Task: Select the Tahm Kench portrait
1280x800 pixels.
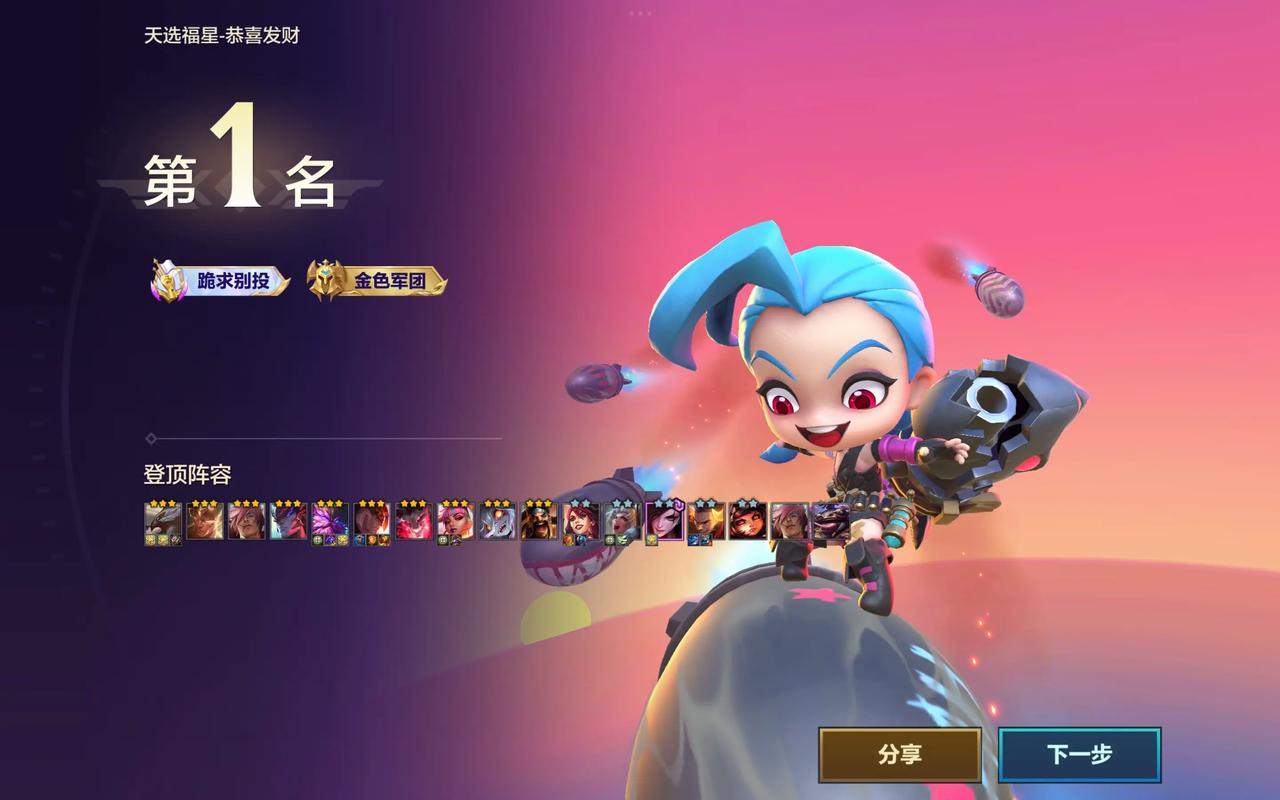Action: [x=830, y=521]
